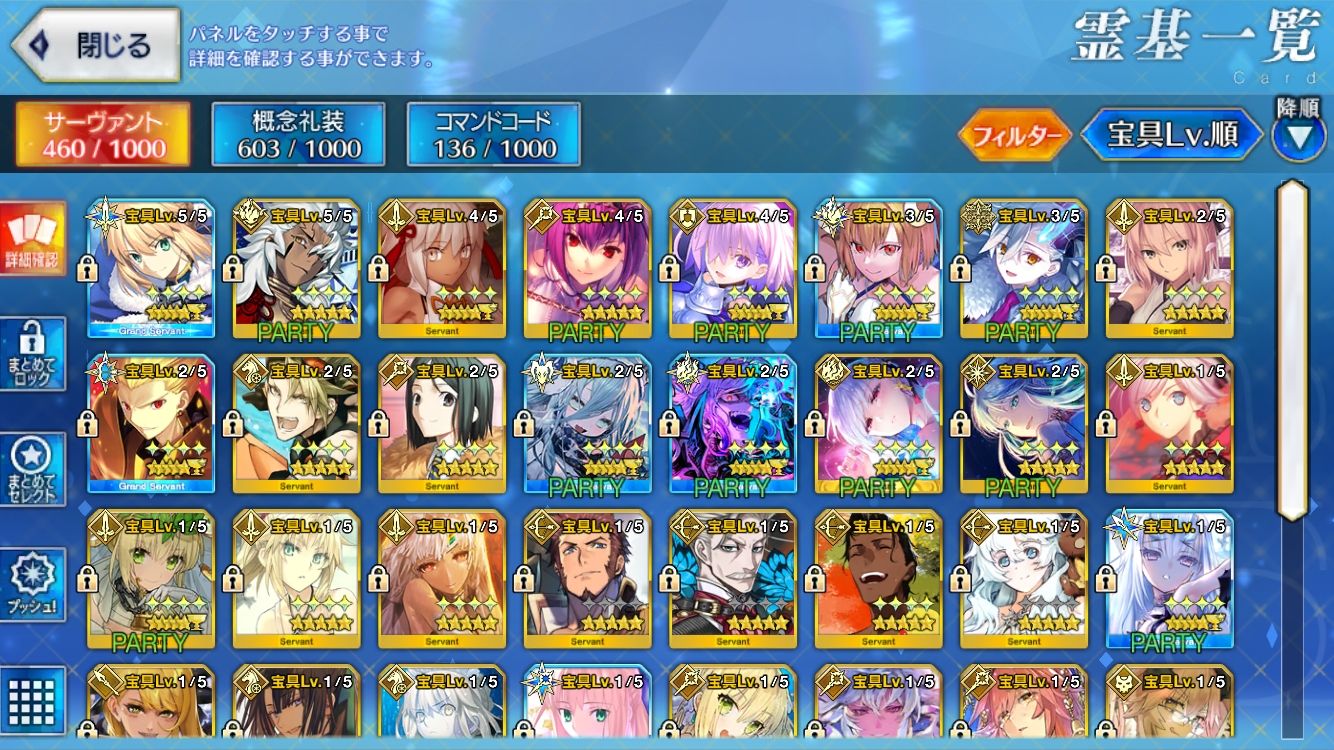Tap the まとめてセレクト star button
The width and height of the screenshot is (1334, 750).
[33, 470]
